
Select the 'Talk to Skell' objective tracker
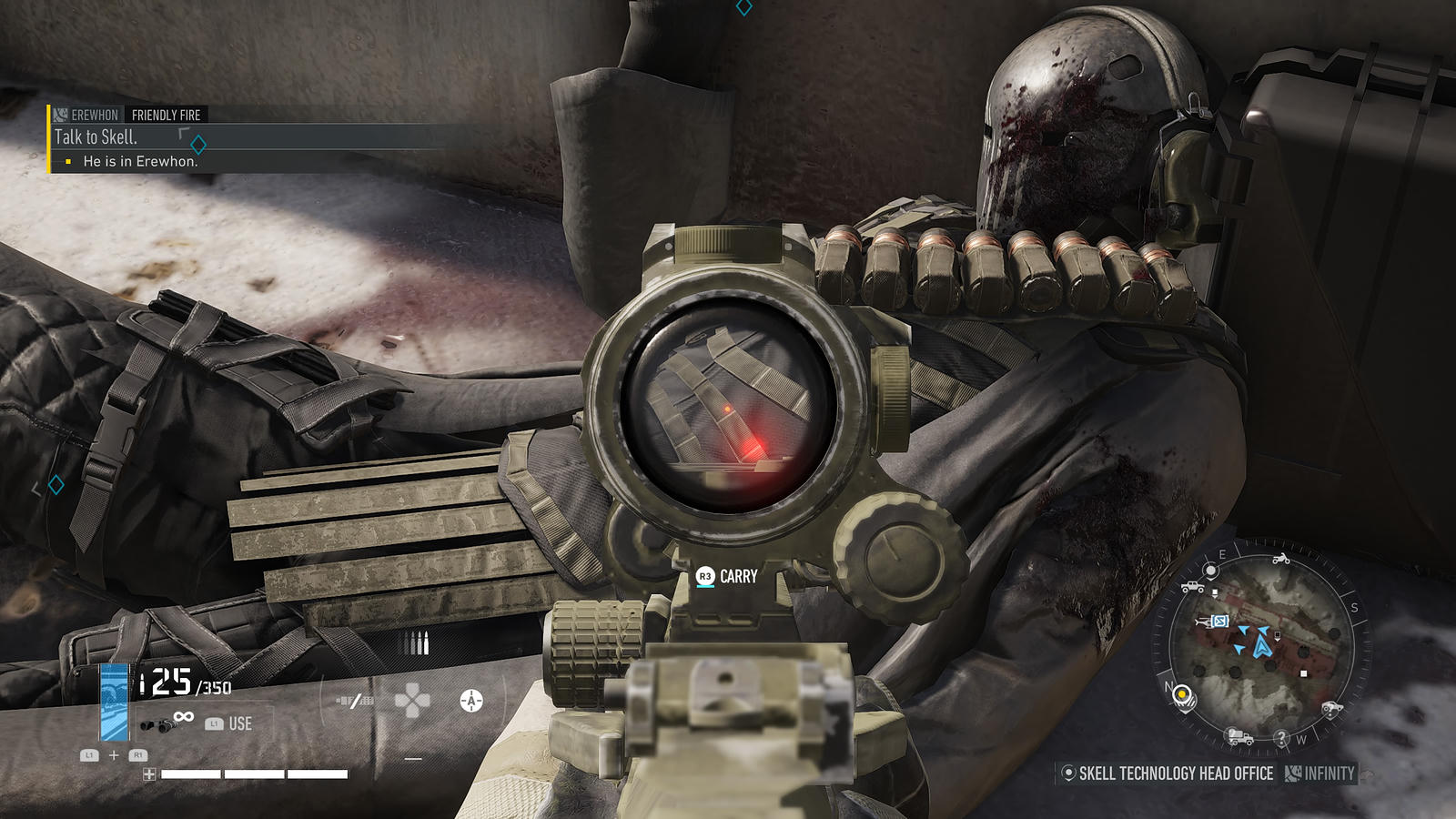tap(96, 137)
